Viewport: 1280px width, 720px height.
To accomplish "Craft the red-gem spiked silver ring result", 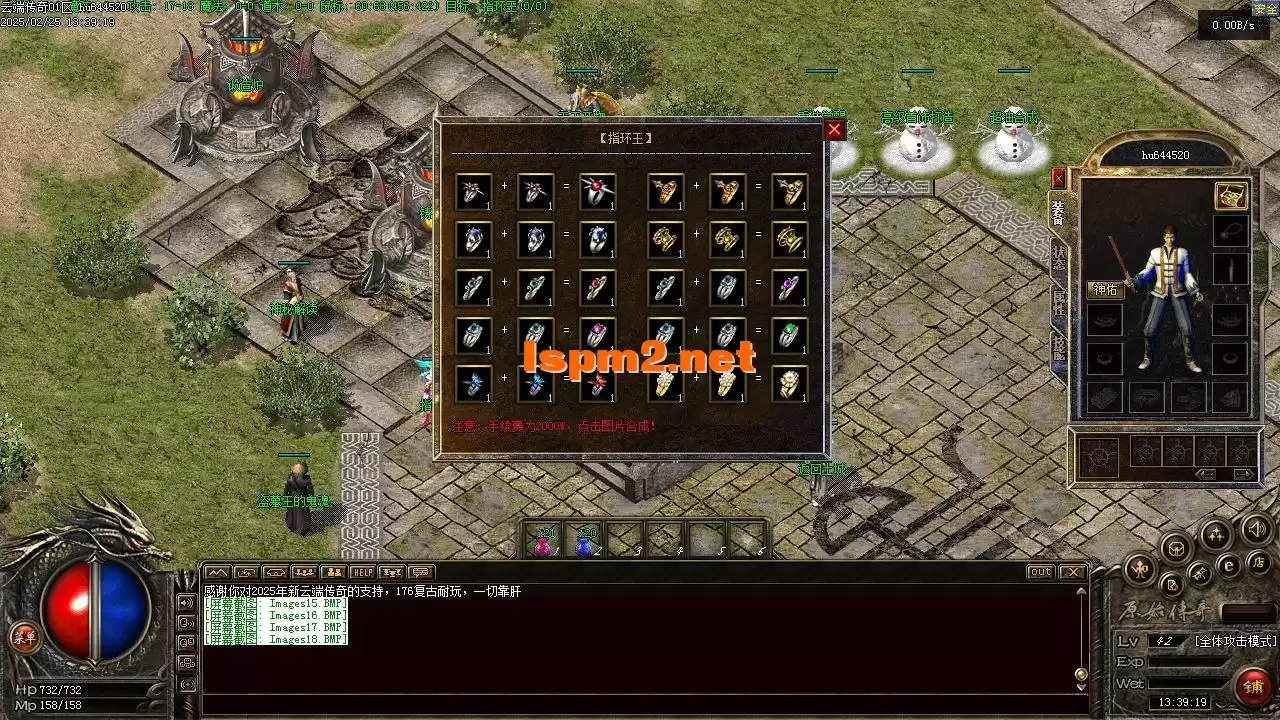I will (598, 192).
